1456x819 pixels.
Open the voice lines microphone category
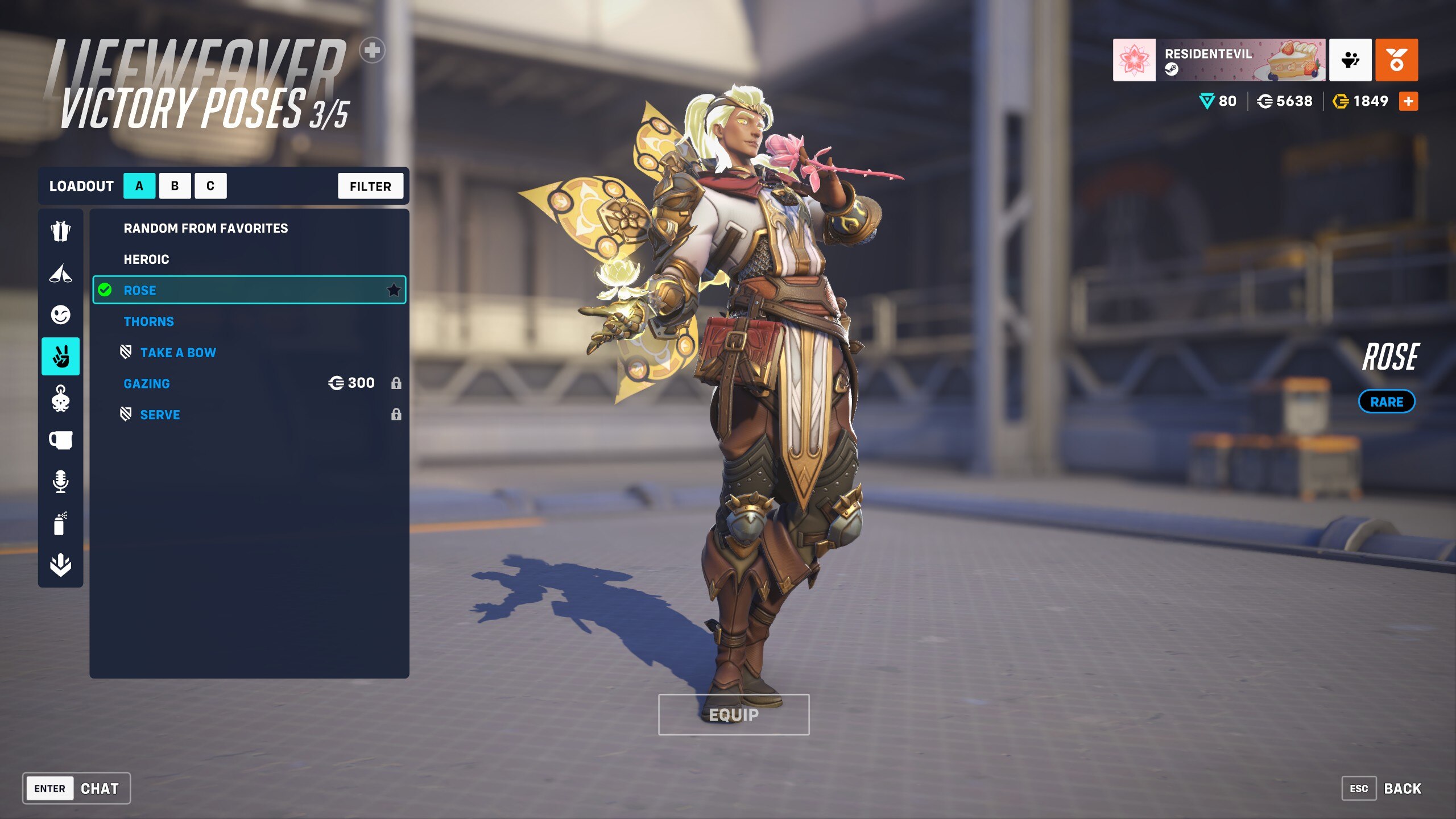pyautogui.click(x=60, y=481)
